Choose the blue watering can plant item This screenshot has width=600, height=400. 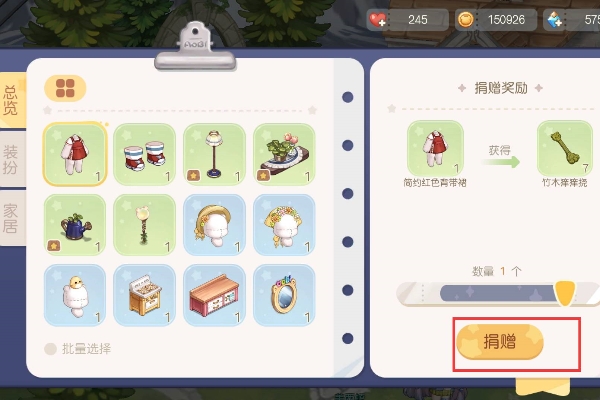[x=74, y=224]
